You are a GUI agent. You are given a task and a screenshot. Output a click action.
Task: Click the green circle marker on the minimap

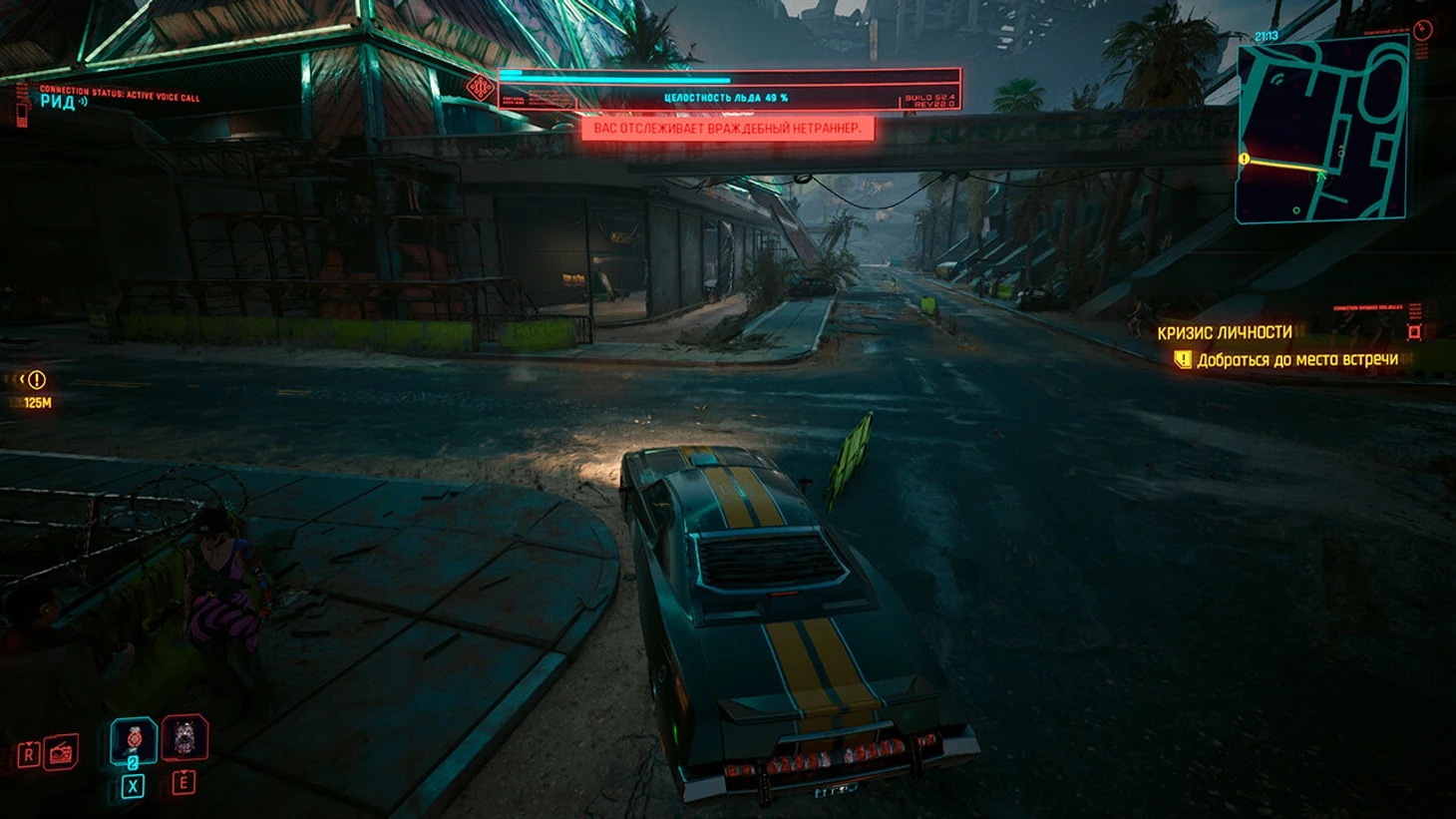pyautogui.click(x=1296, y=210)
